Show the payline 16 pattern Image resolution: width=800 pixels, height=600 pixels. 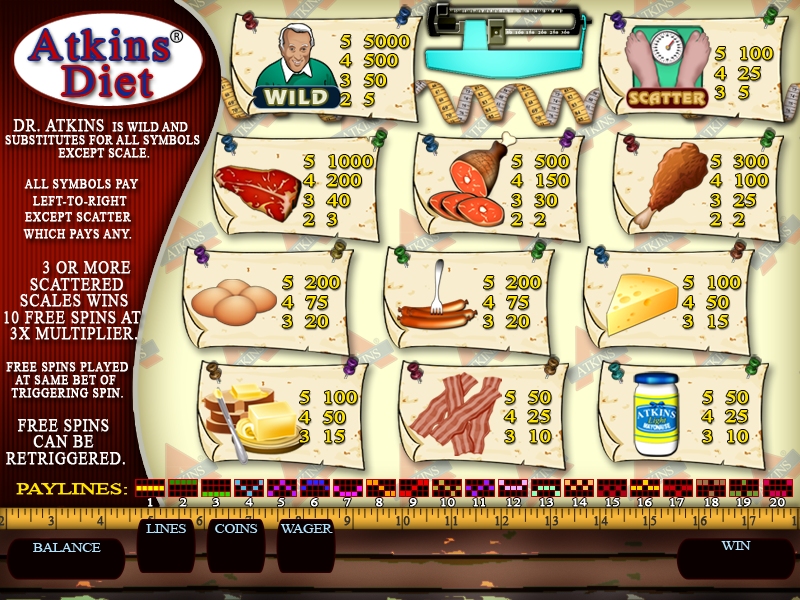point(644,488)
